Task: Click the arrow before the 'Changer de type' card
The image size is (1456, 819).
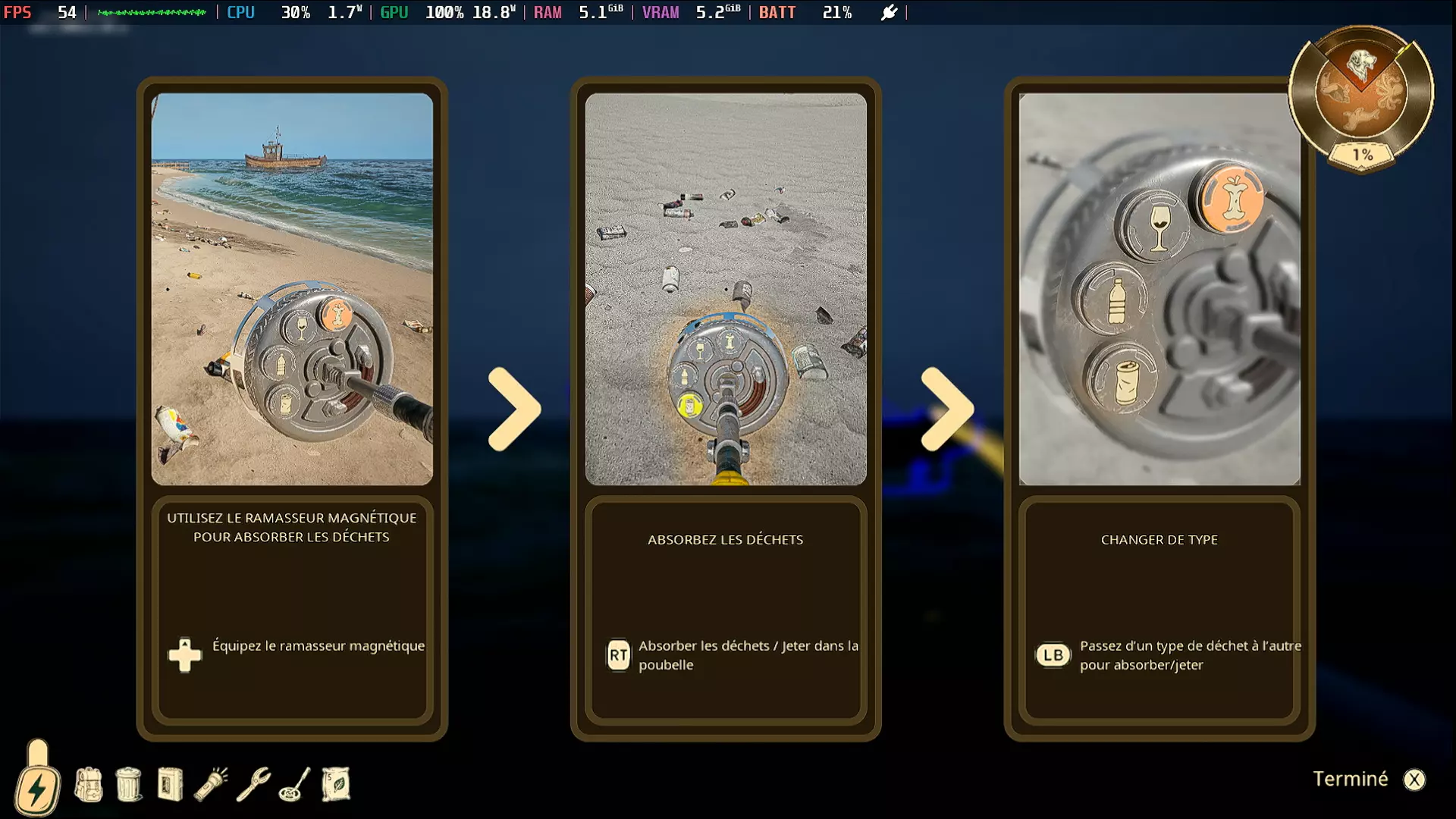Action: tap(947, 409)
